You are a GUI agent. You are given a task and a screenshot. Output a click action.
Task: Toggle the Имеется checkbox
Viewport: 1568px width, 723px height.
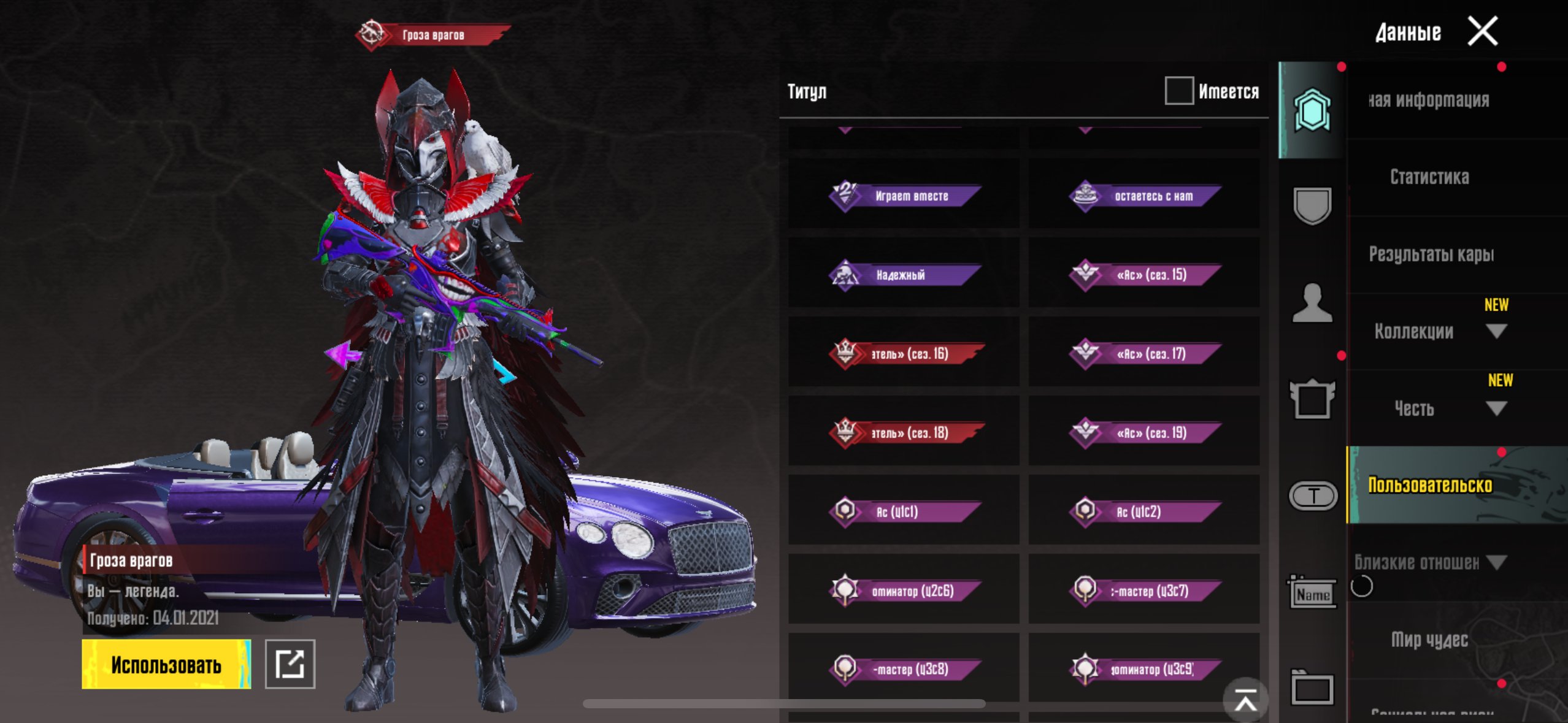tap(1179, 91)
